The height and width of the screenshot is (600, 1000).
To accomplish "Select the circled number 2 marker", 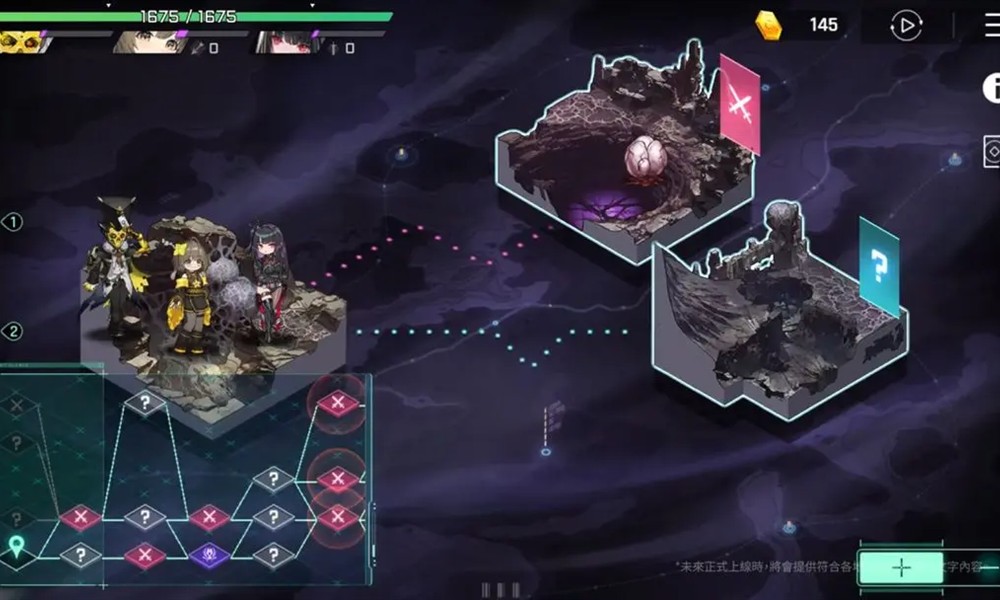I will click(x=13, y=331).
